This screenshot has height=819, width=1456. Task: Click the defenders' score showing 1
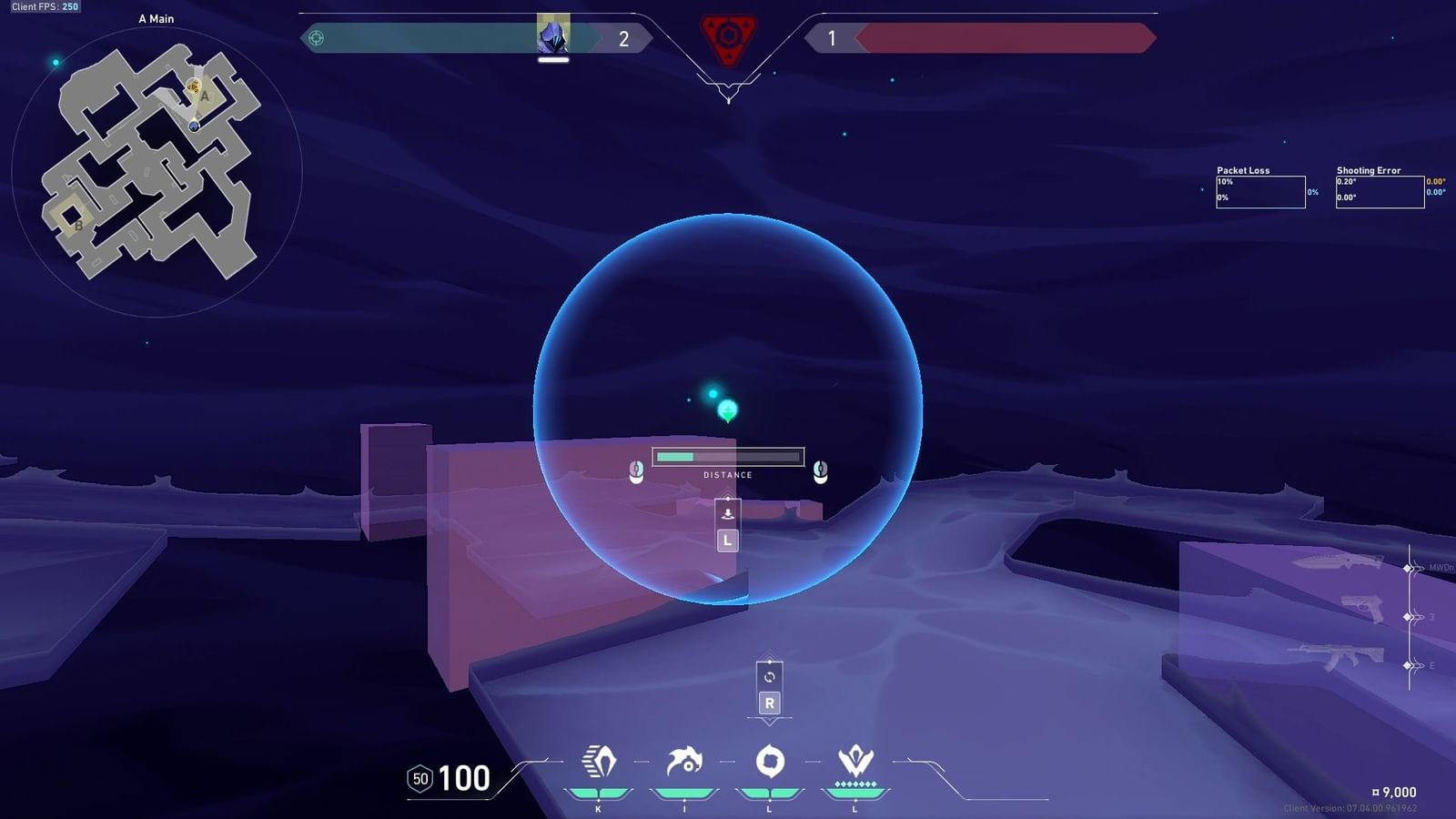pyautogui.click(x=834, y=38)
